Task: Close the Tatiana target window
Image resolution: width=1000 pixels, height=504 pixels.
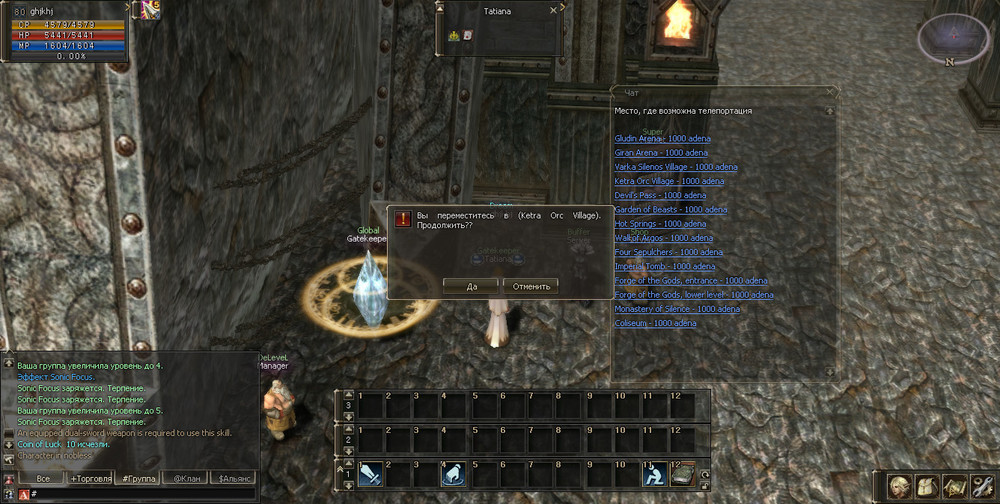Action: [553, 9]
